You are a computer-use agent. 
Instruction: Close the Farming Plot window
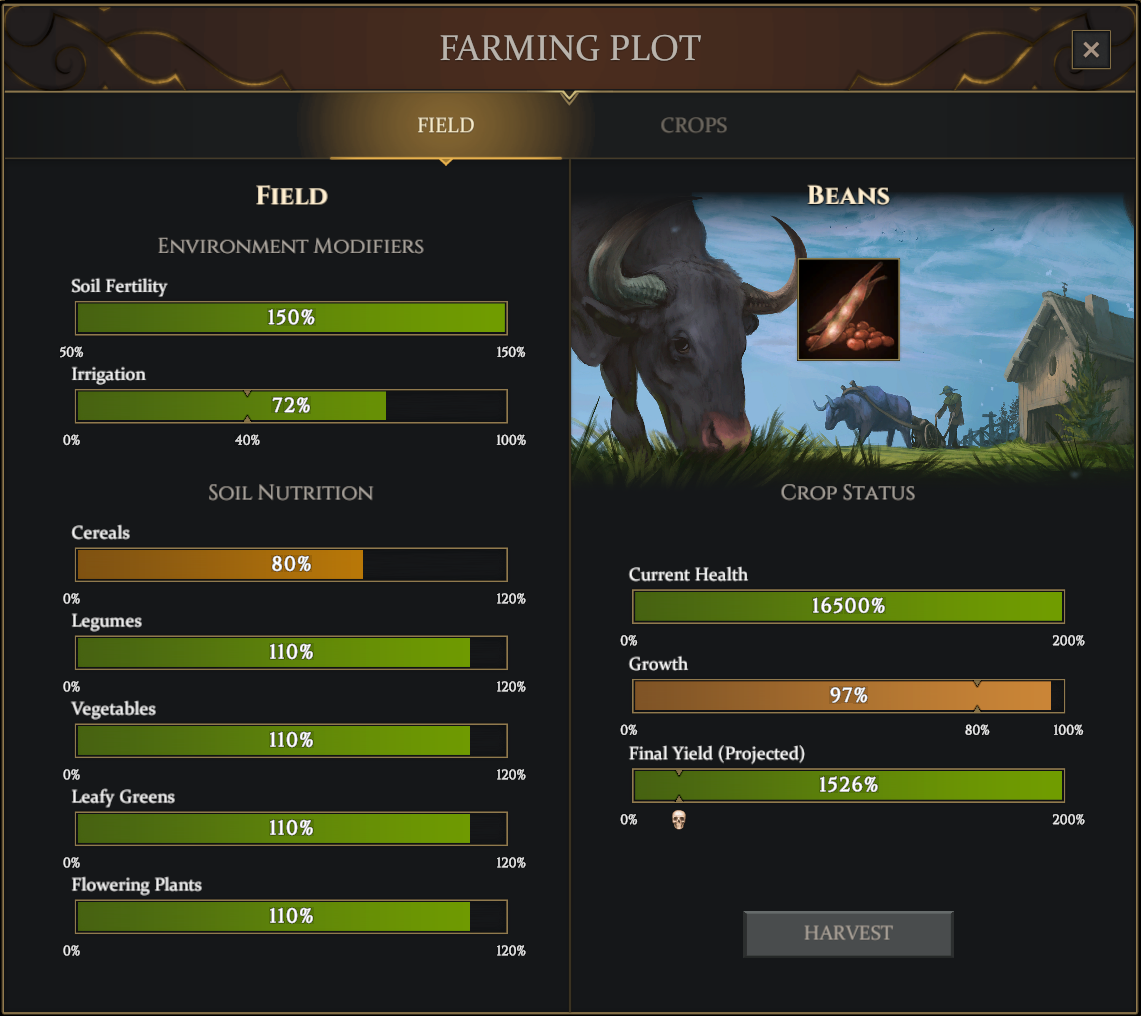[1091, 49]
